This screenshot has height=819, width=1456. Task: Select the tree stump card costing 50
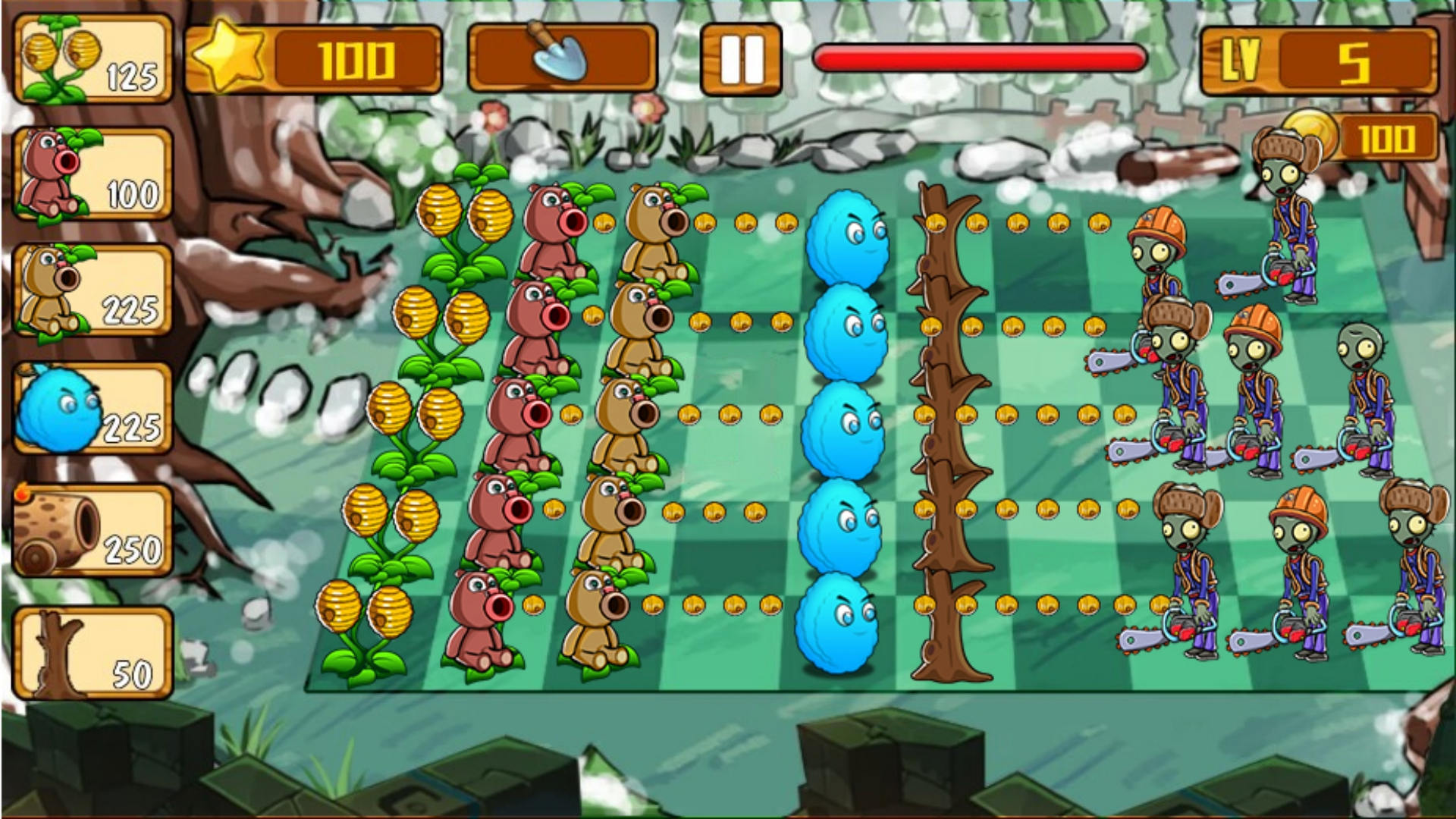pos(93,652)
